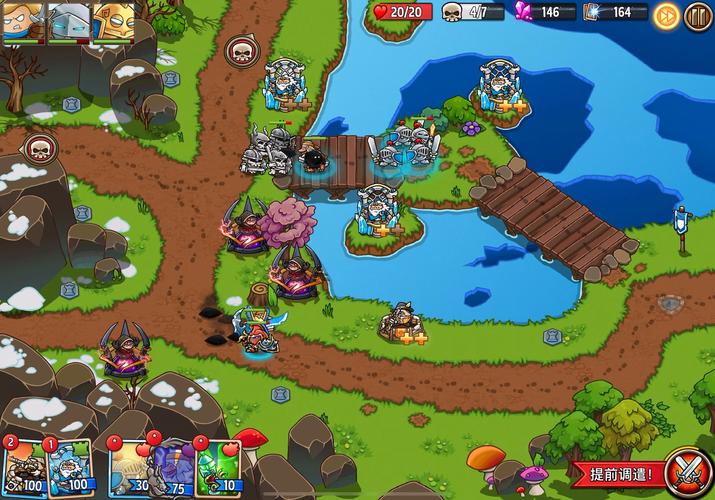Click the skull wave marker on the top path
The height and width of the screenshot is (500, 715).
pyautogui.click(x=240, y=49)
